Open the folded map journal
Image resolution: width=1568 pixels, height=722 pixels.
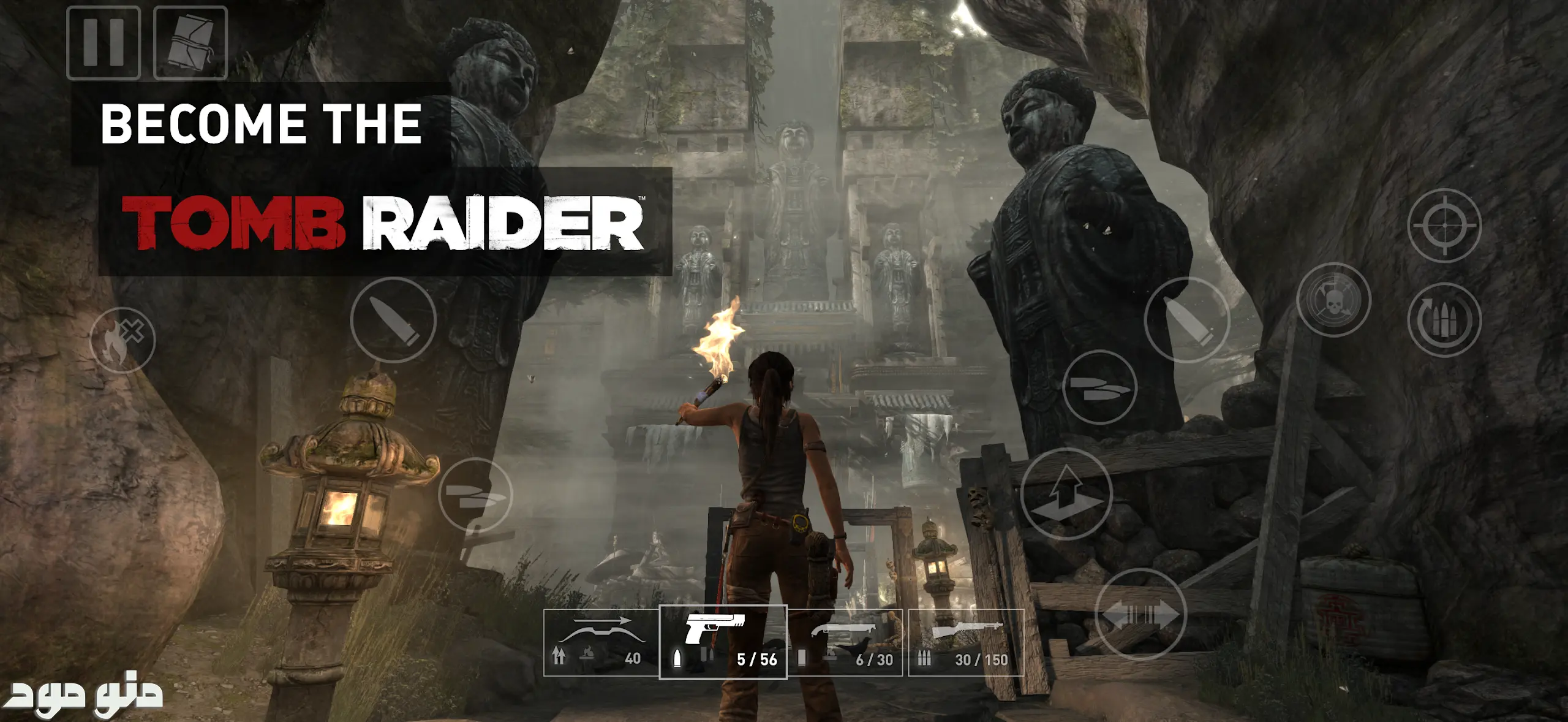point(190,43)
